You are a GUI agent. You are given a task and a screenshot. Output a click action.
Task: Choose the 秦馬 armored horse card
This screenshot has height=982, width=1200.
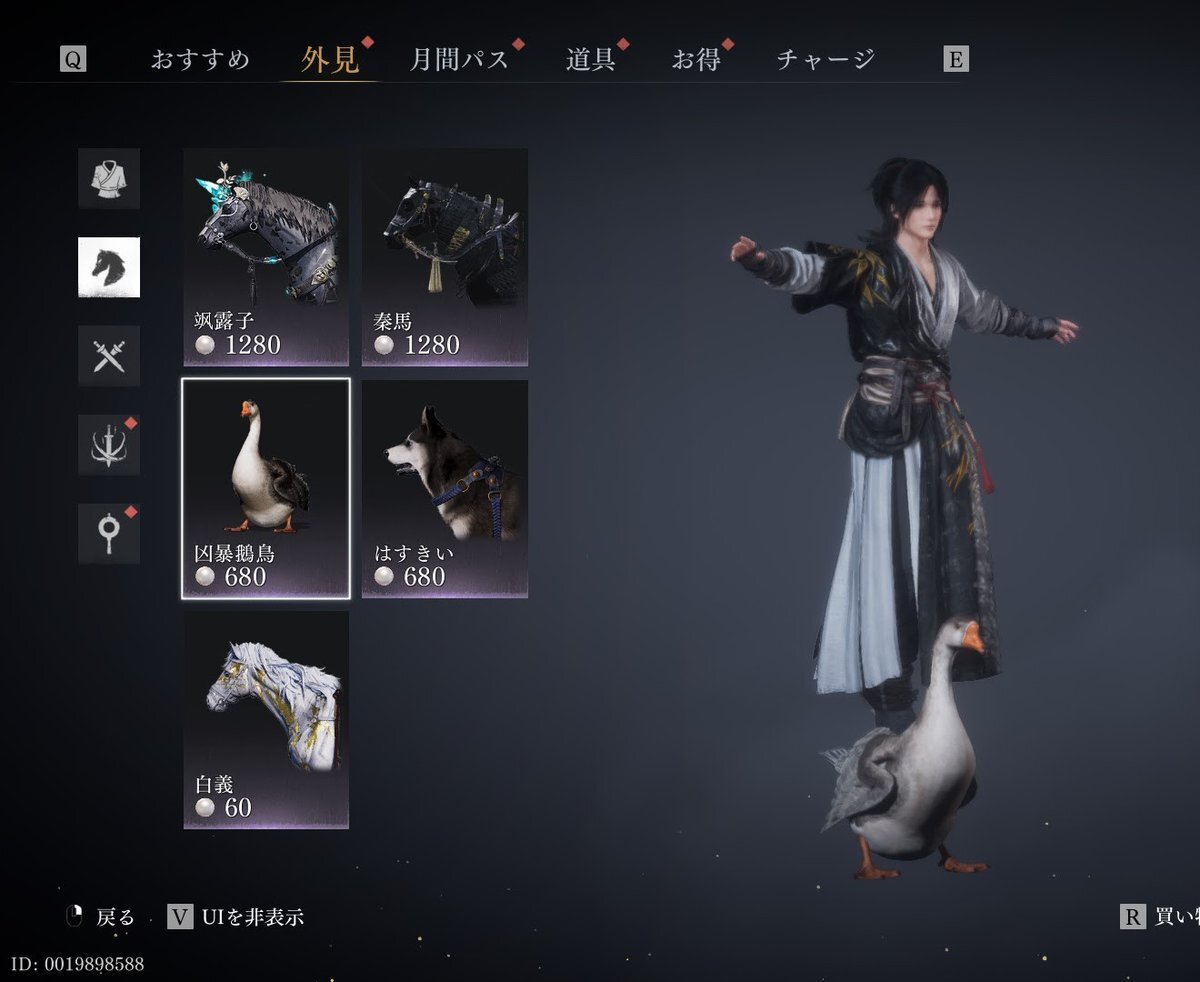(445, 257)
